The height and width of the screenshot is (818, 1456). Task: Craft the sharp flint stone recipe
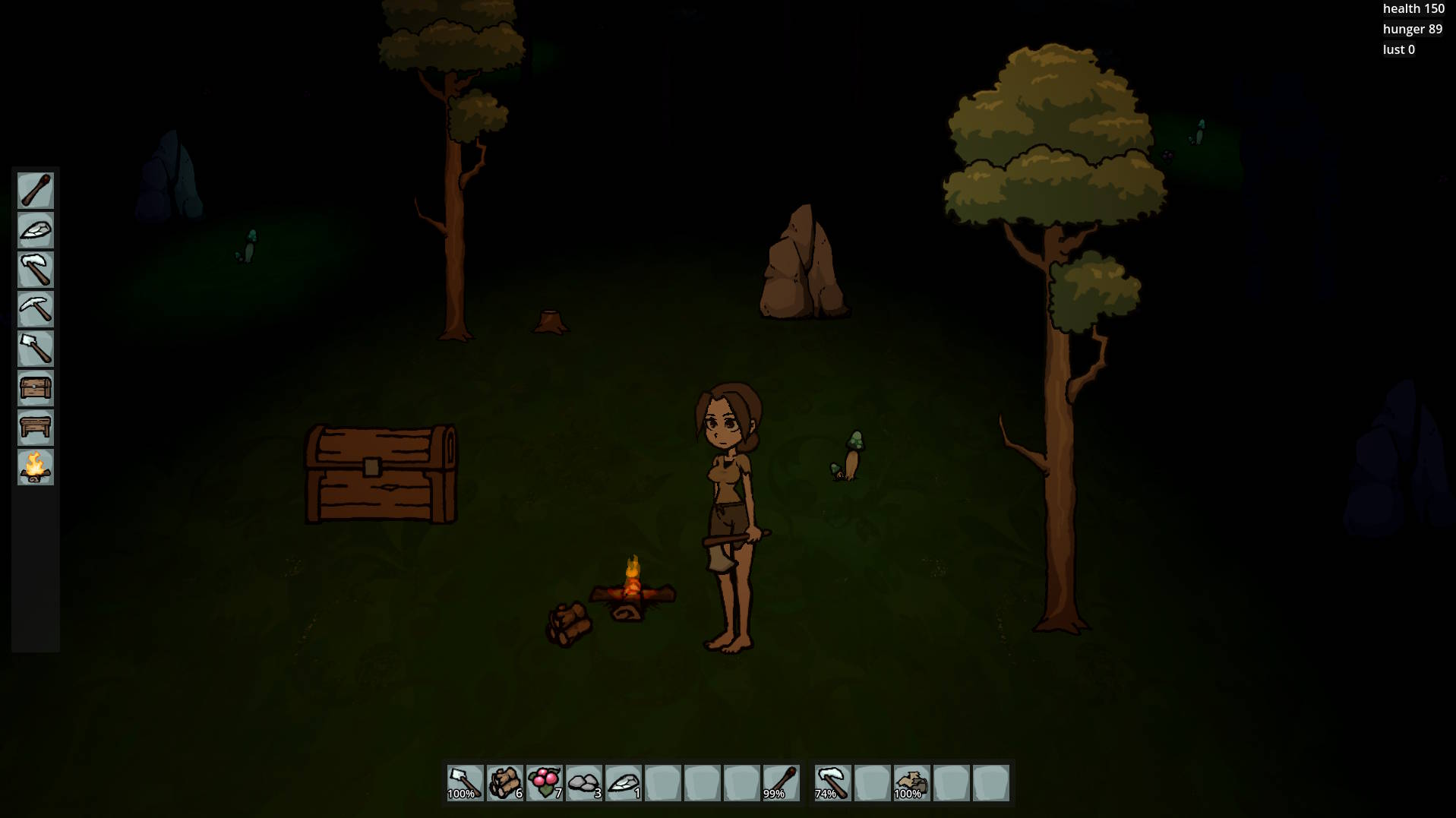click(x=36, y=230)
